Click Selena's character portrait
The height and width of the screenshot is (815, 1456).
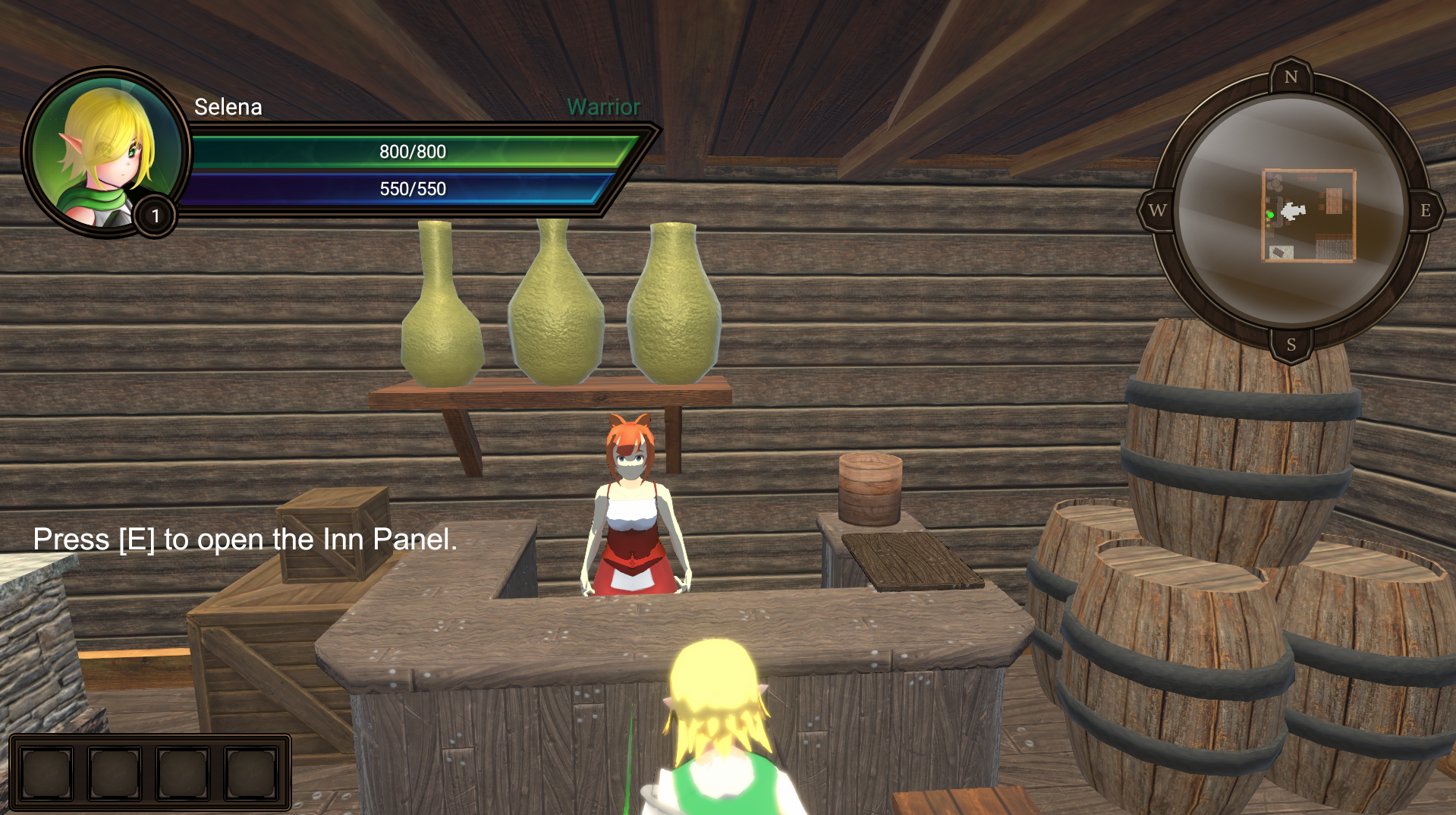105,150
